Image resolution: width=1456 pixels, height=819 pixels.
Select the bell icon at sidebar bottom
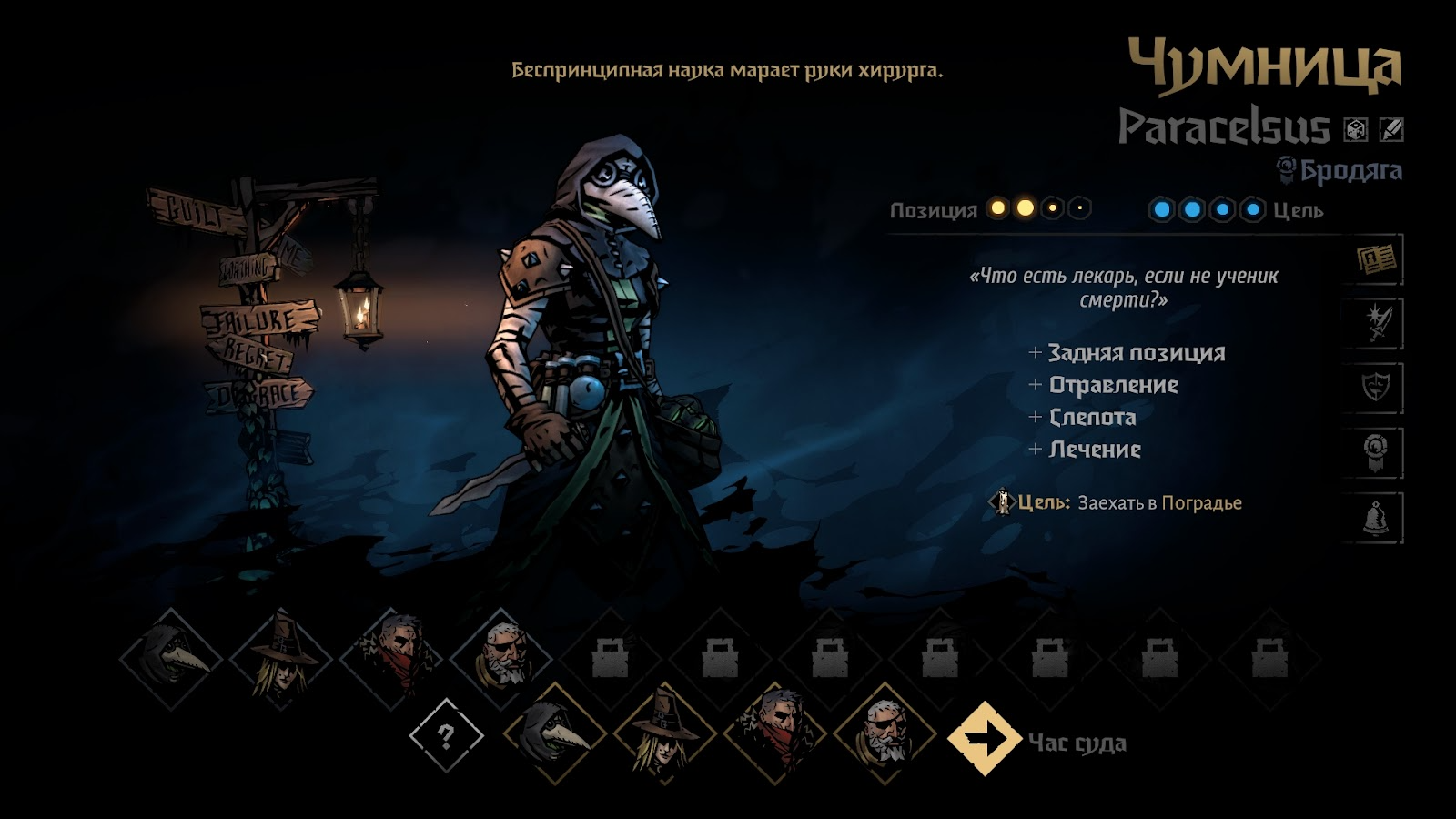pos(1375,514)
